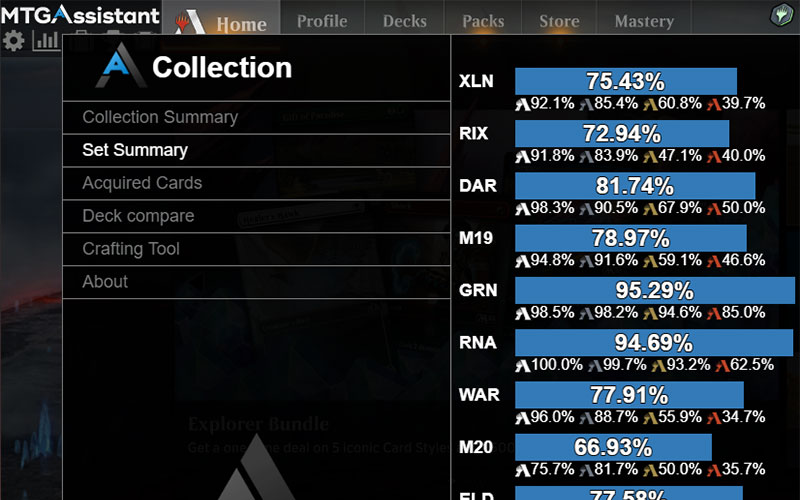
Task: Open the Decks tab
Action: point(404,21)
